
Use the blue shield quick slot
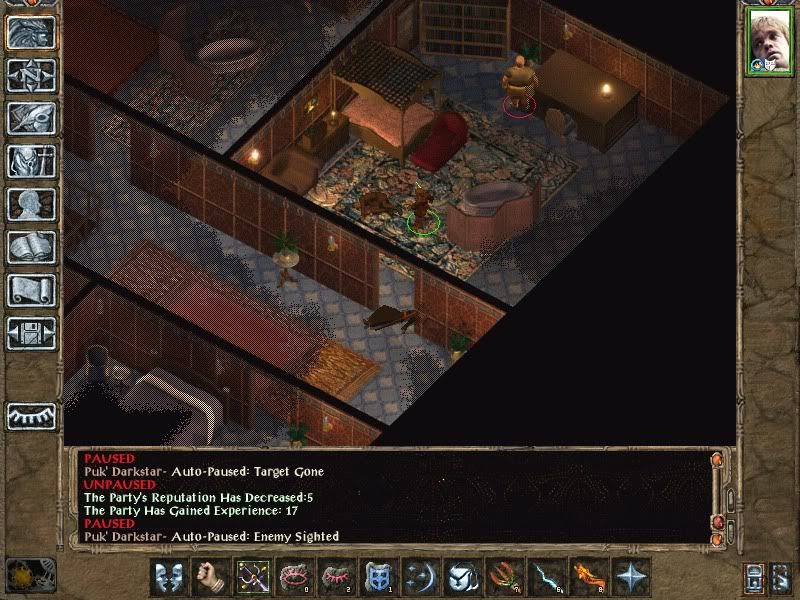378,577
